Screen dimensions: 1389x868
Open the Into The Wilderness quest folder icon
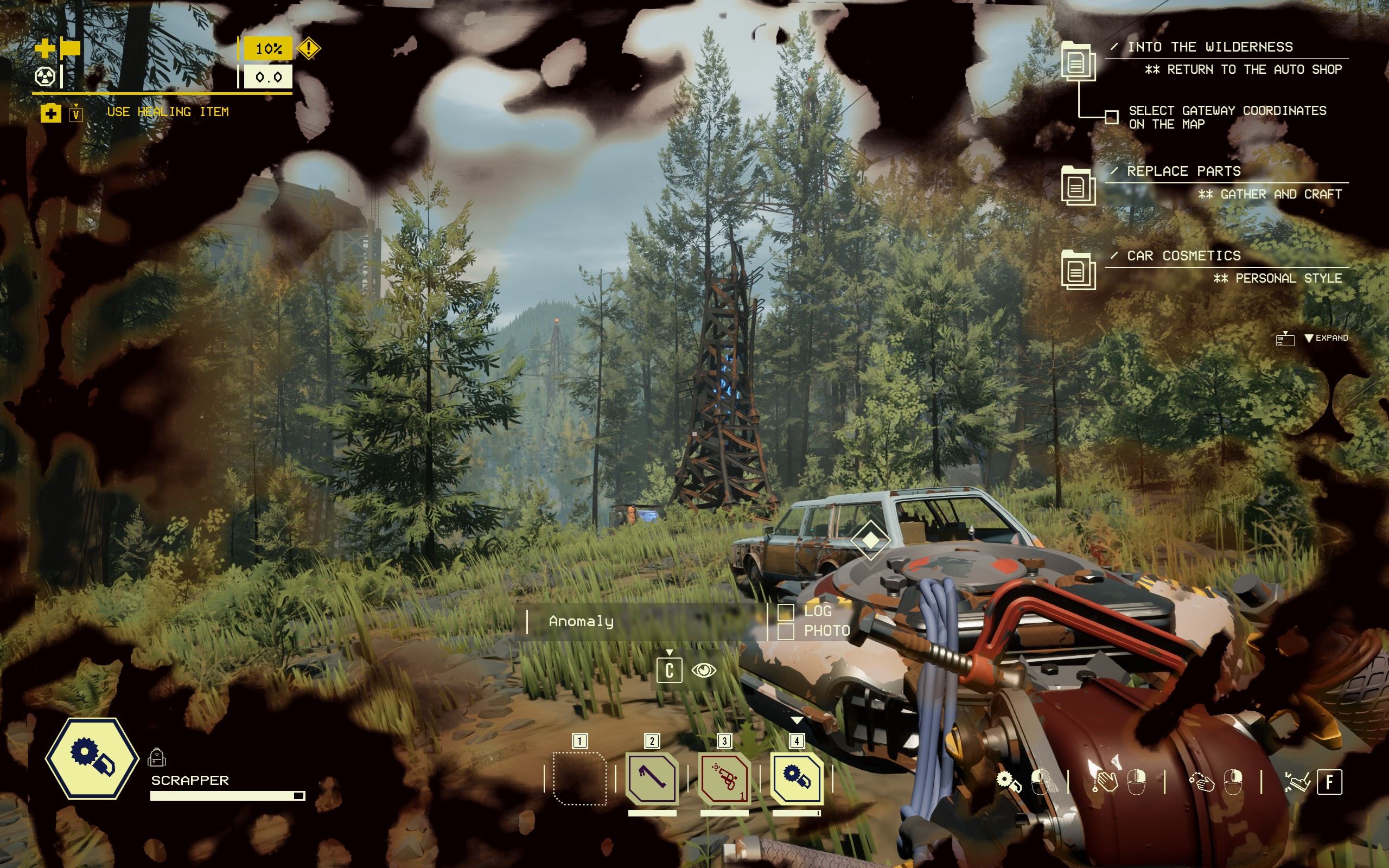(1080, 61)
